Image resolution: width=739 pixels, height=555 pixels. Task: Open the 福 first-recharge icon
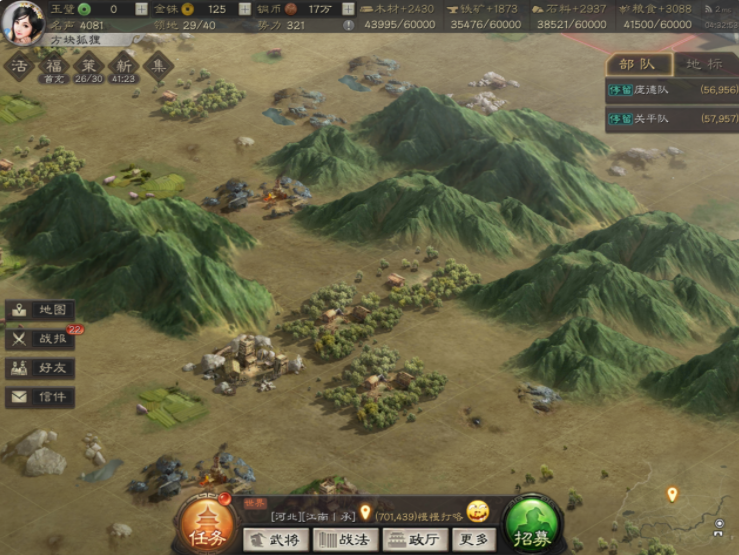[53, 67]
